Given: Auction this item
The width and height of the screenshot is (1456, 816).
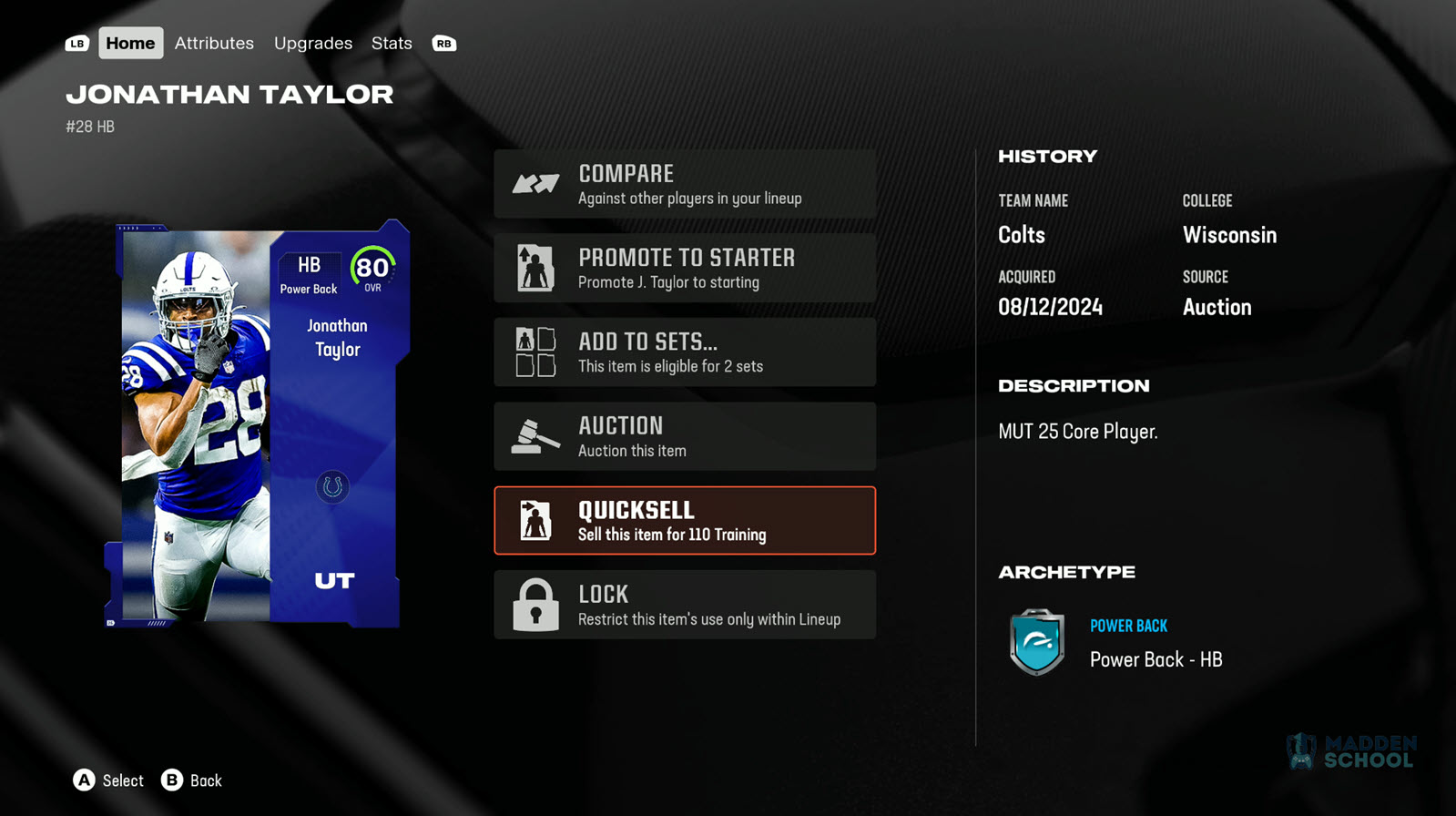Looking at the screenshot, I should [x=685, y=436].
